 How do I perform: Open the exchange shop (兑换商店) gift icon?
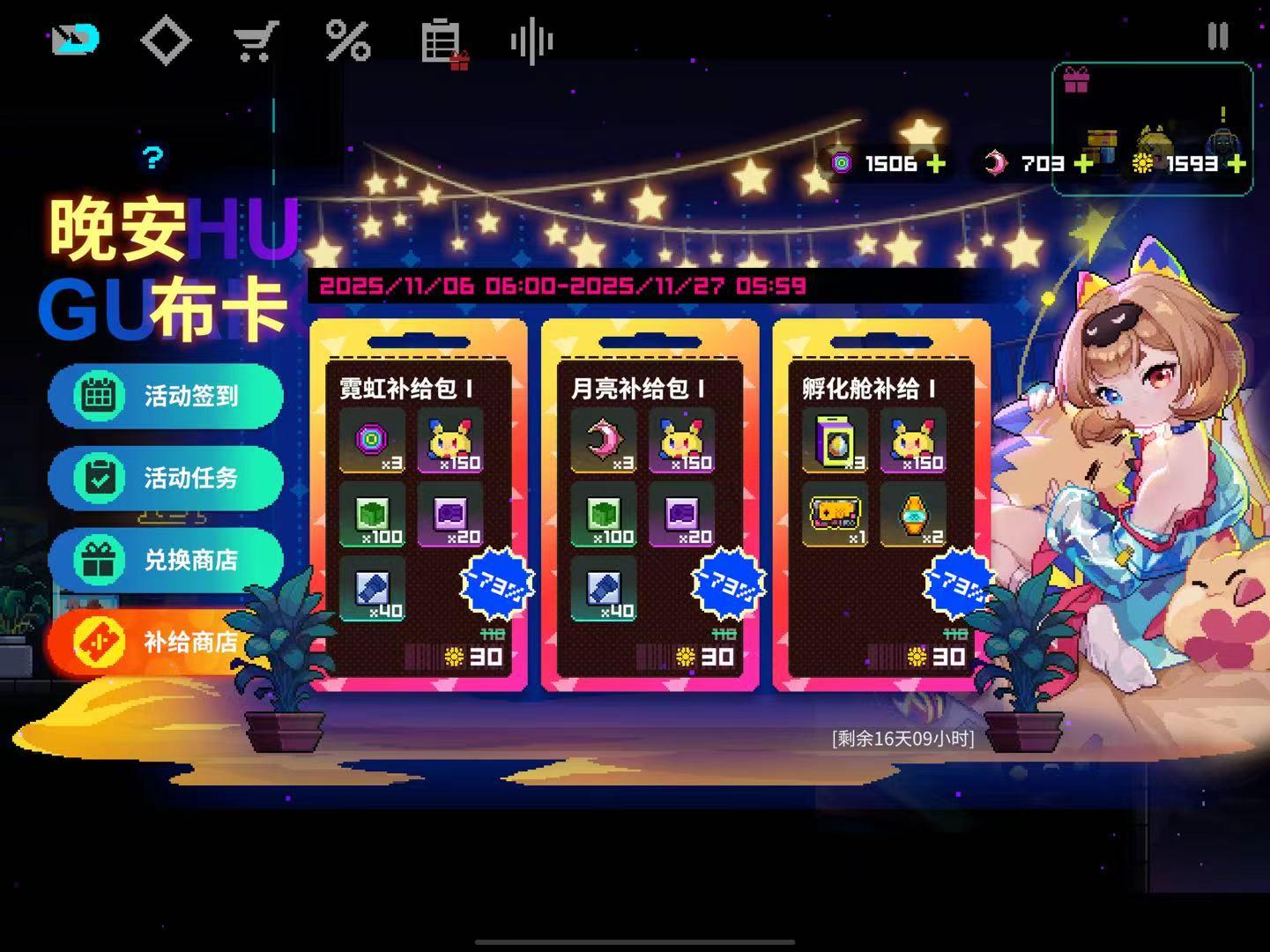click(x=100, y=560)
